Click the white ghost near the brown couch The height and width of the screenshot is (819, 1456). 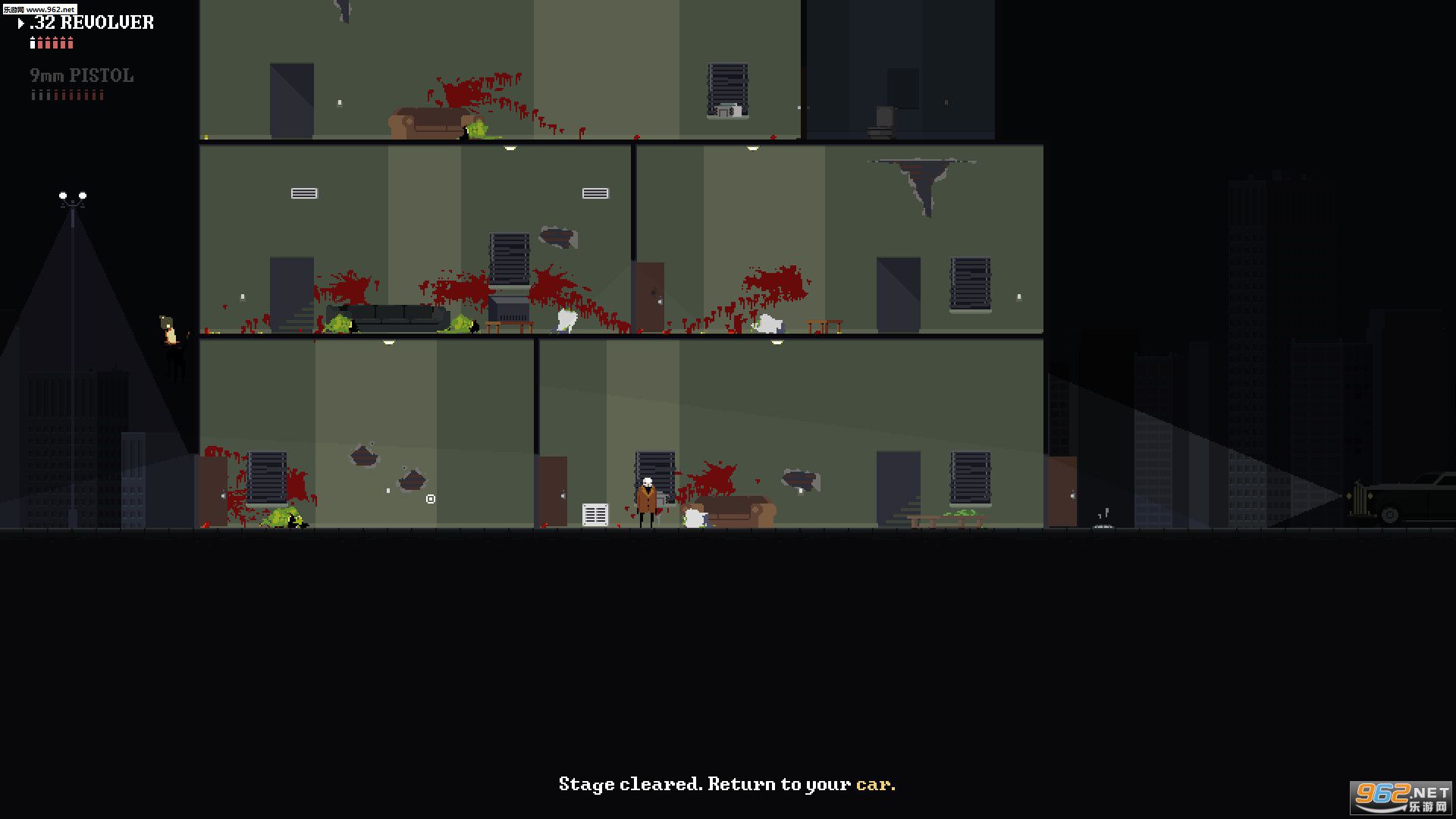[x=694, y=517]
